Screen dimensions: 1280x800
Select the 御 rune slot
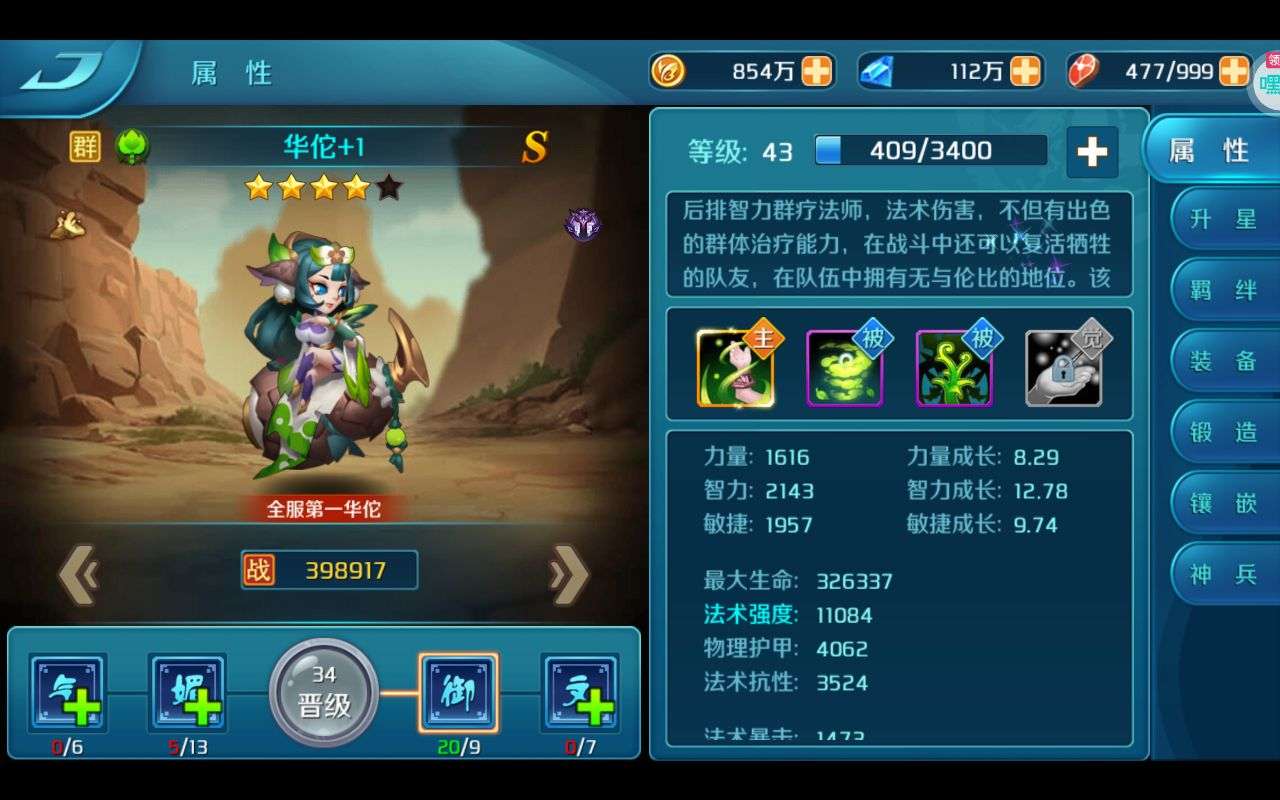[x=458, y=692]
